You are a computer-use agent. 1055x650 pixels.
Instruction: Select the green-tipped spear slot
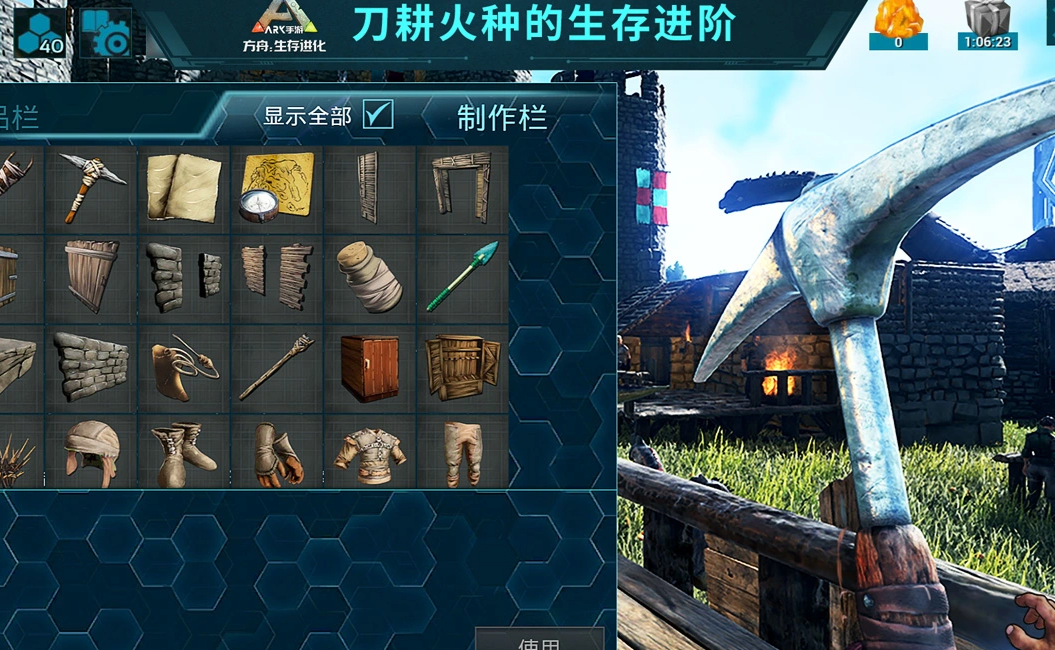(x=461, y=277)
